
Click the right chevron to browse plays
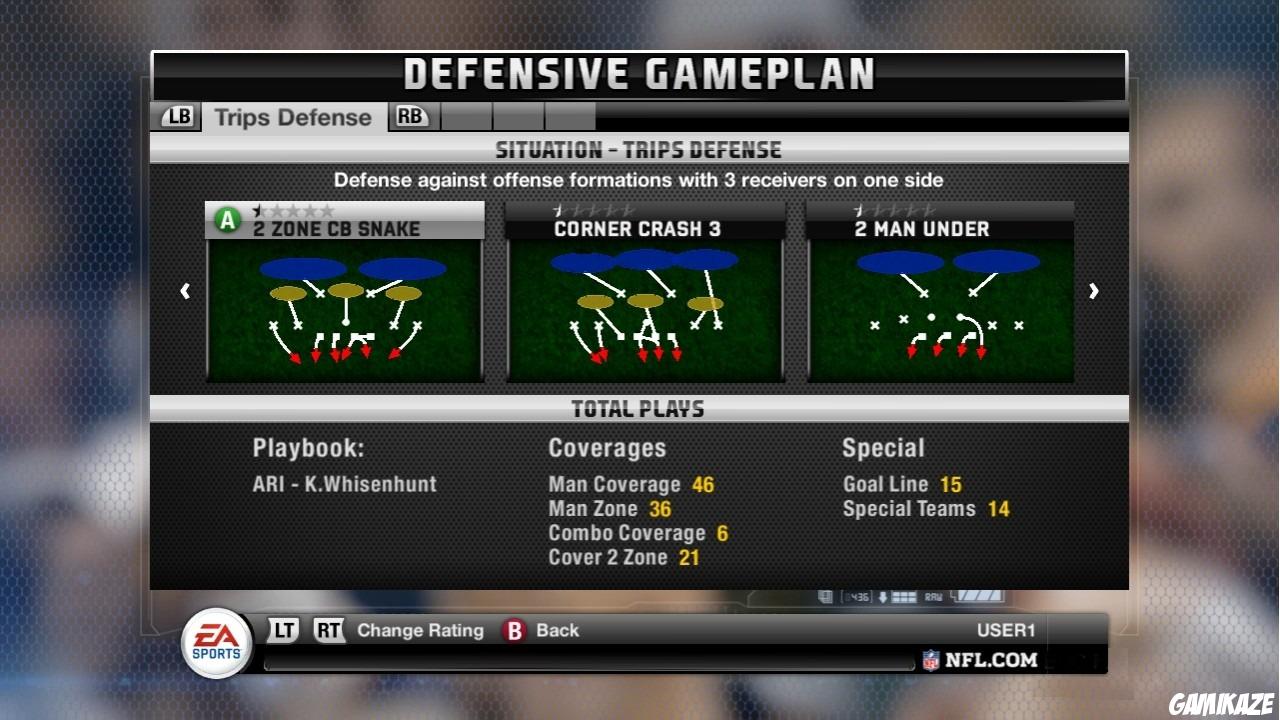[x=1094, y=290]
